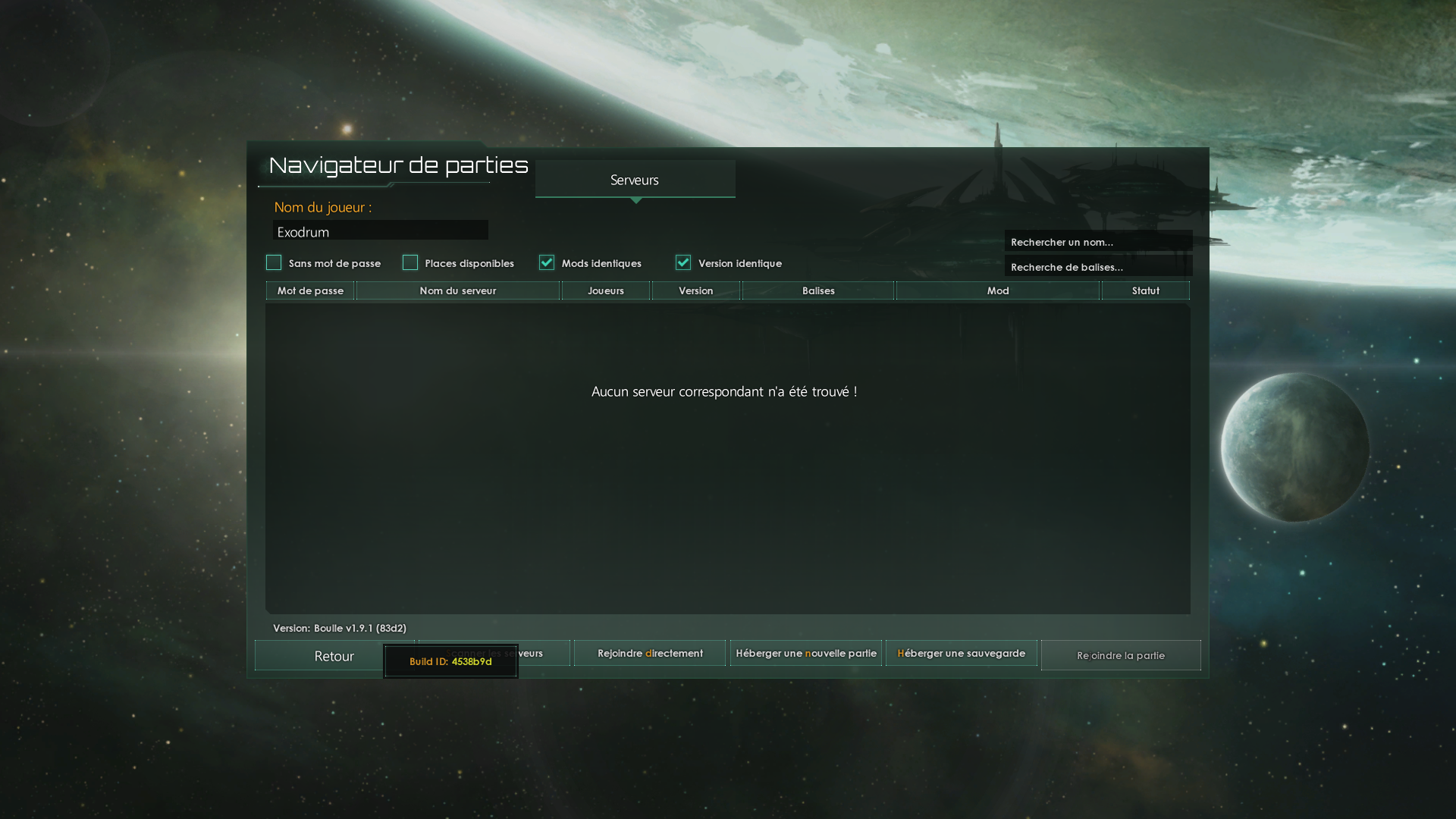The height and width of the screenshot is (819, 1456).
Task: Click the Retour button
Action: [334, 655]
